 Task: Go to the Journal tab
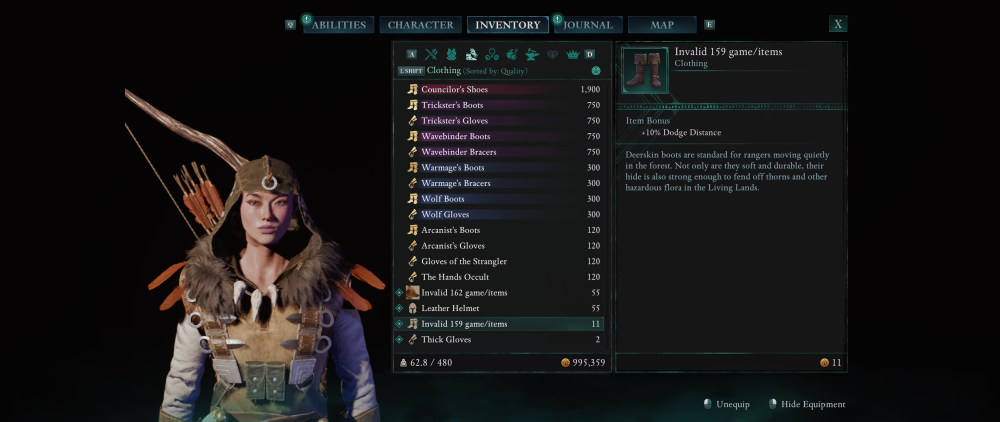point(588,25)
